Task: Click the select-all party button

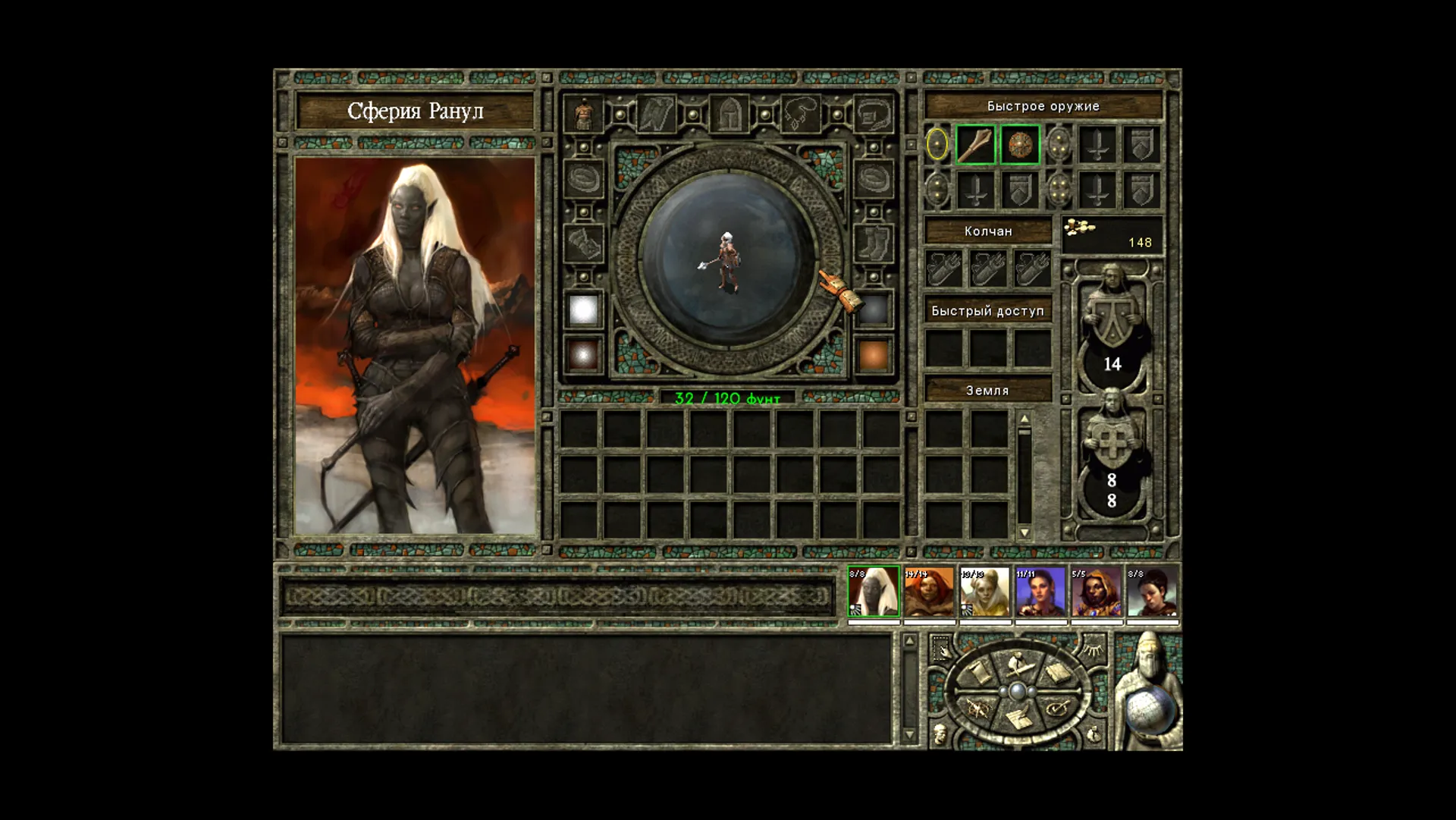Action: pos(941,649)
